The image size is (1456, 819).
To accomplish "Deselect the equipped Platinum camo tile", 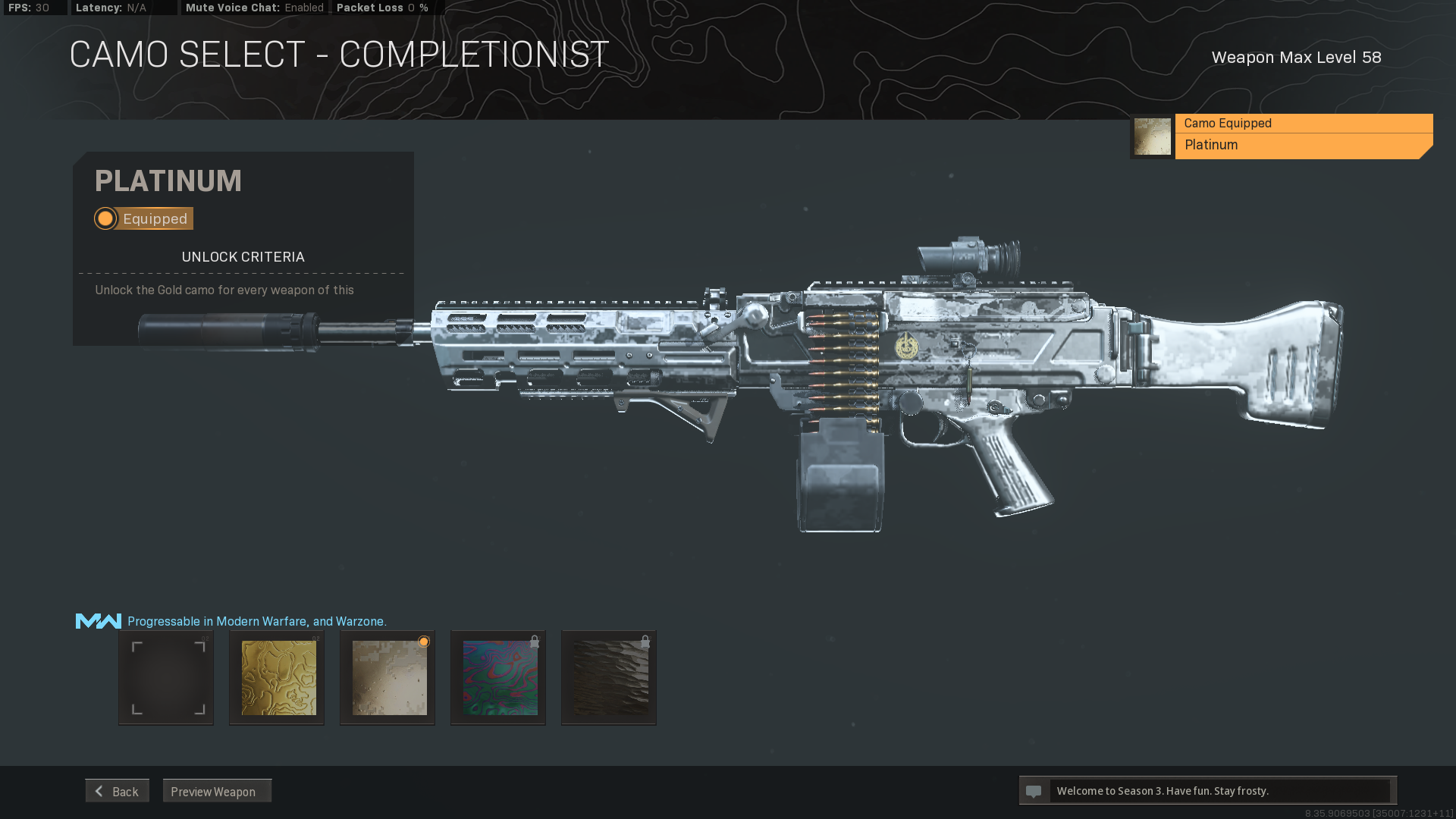I will pyautogui.click(x=387, y=677).
